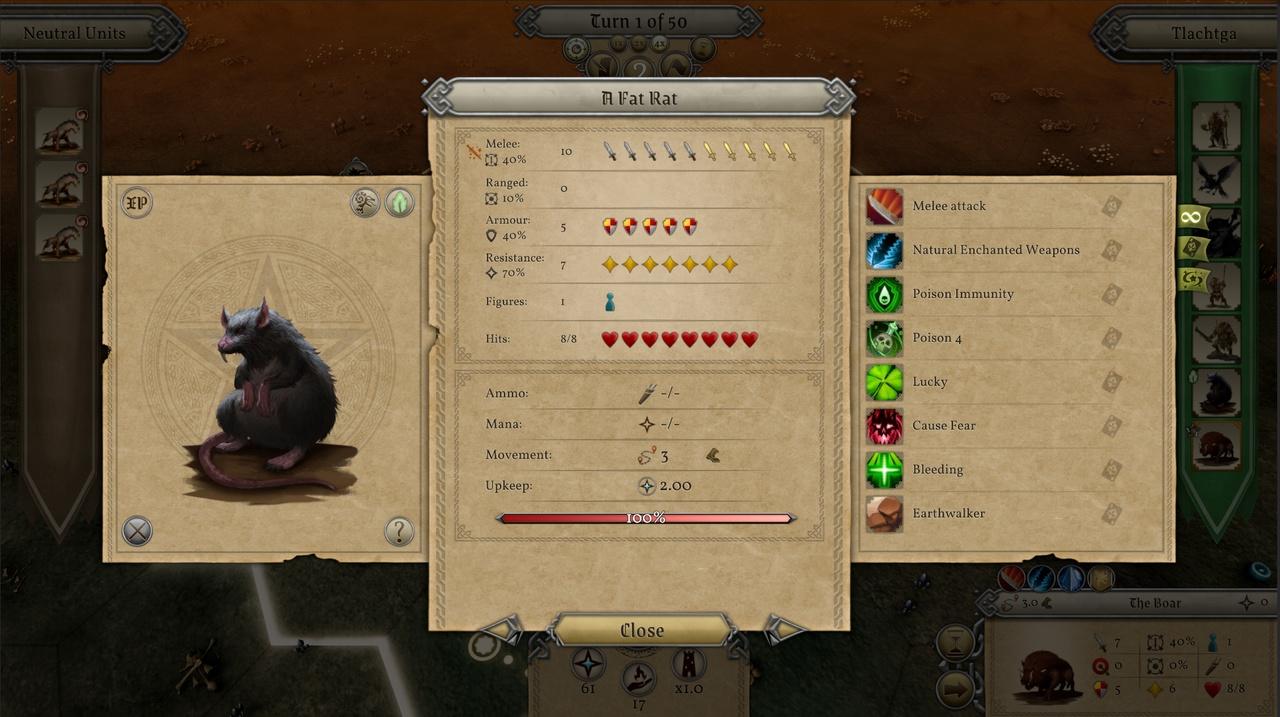Image resolution: width=1280 pixels, height=717 pixels.
Task: Show the previous unit with left arrow
Action: click(503, 630)
